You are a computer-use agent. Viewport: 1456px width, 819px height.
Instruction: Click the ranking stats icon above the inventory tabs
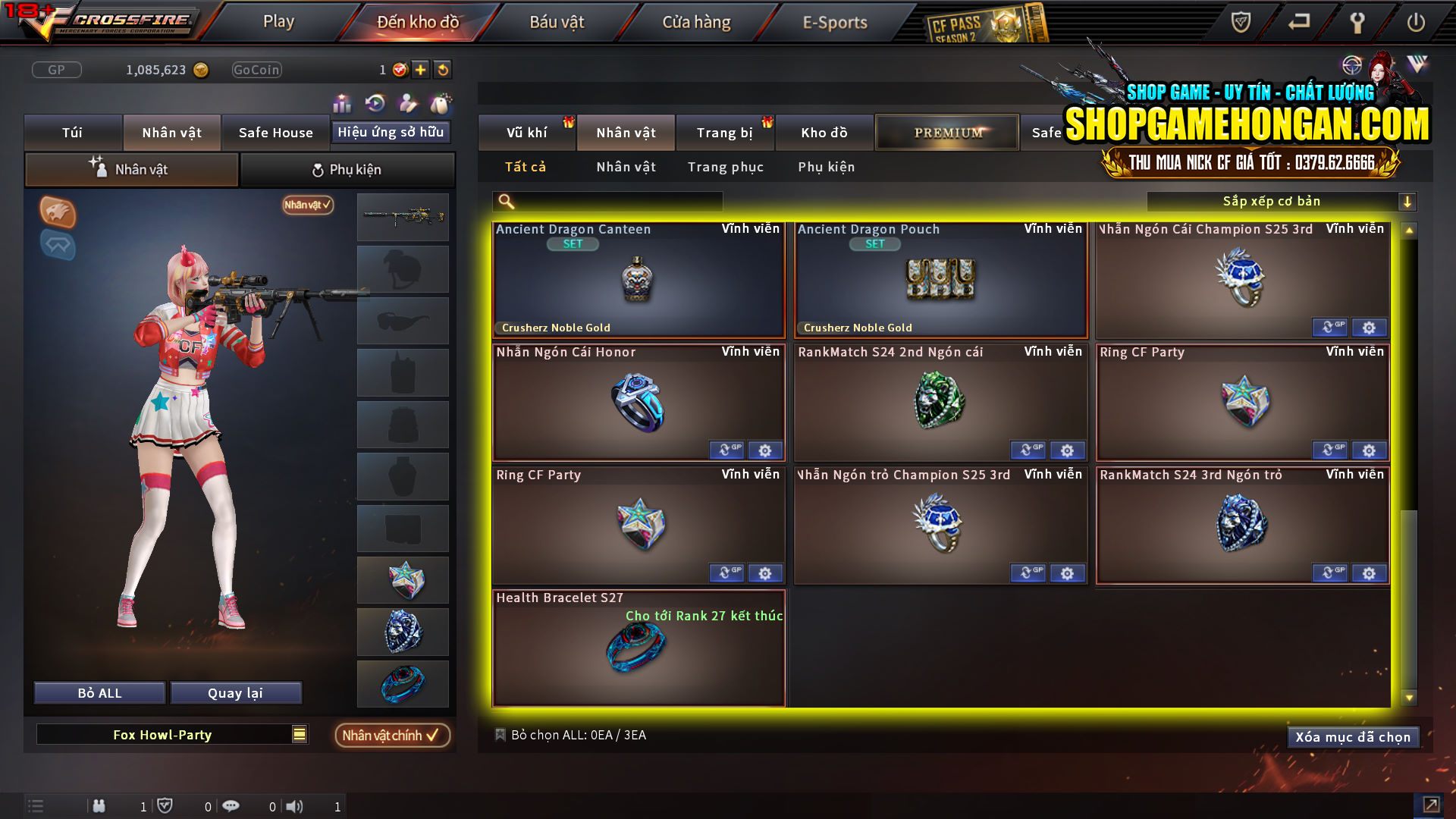[342, 103]
